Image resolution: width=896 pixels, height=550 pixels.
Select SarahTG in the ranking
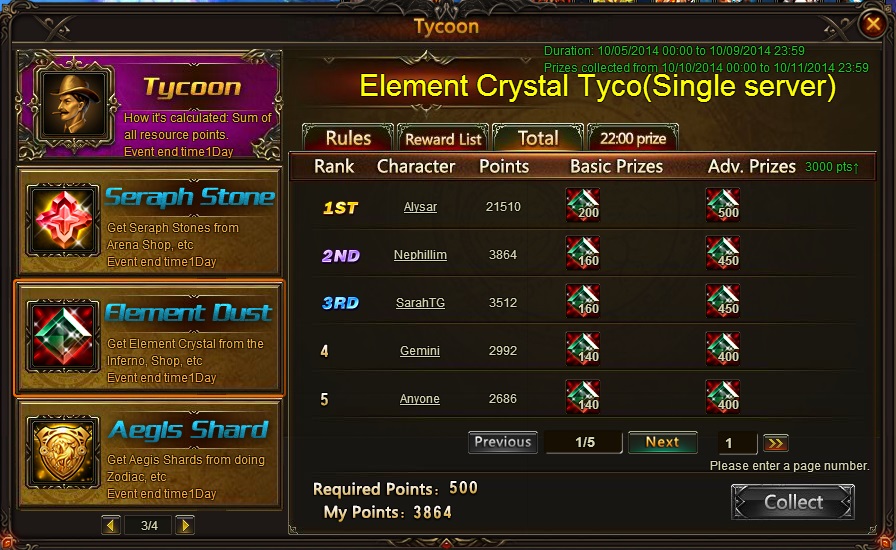click(x=420, y=303)
